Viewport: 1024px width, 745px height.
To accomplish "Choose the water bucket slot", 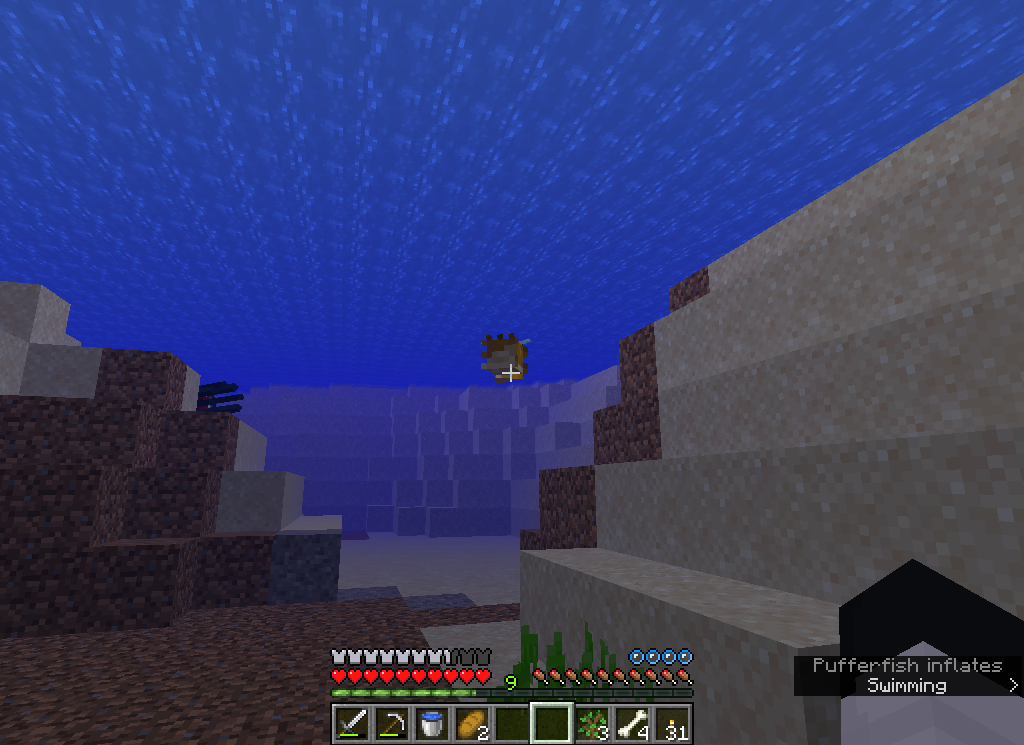I will click(x=431, y=723).
